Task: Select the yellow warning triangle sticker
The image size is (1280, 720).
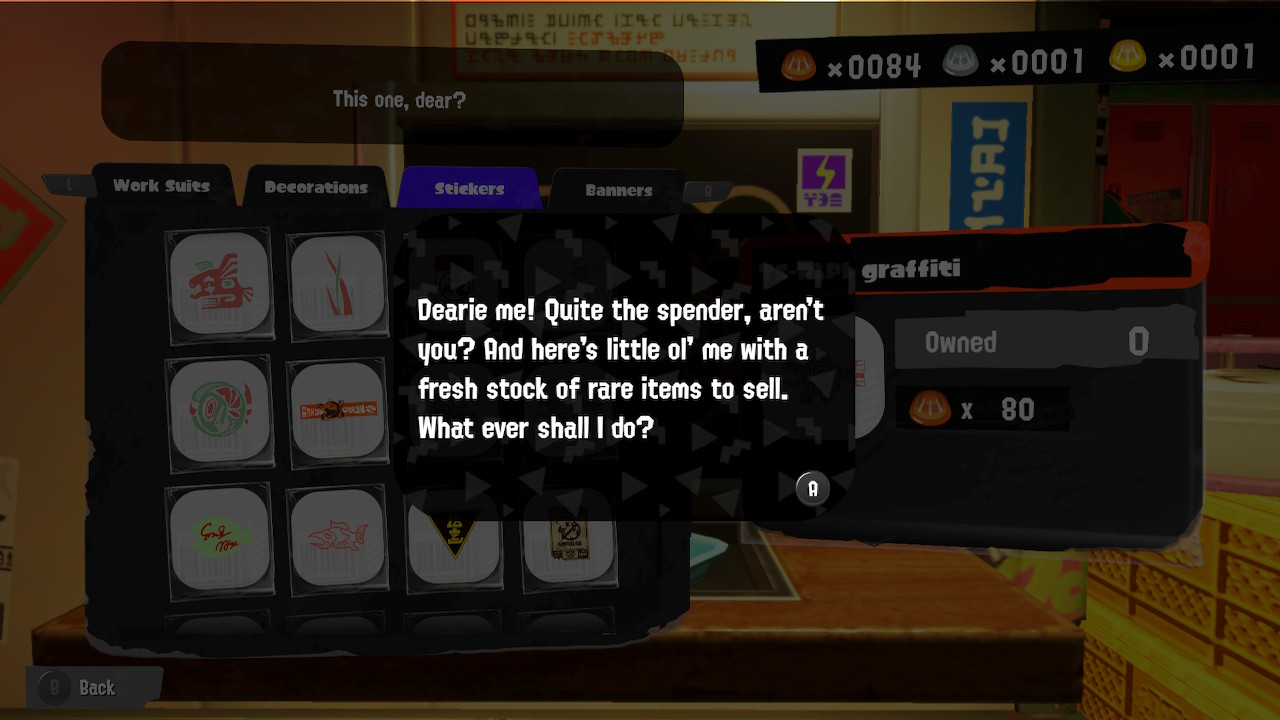Action: click(x=454, y=538)
